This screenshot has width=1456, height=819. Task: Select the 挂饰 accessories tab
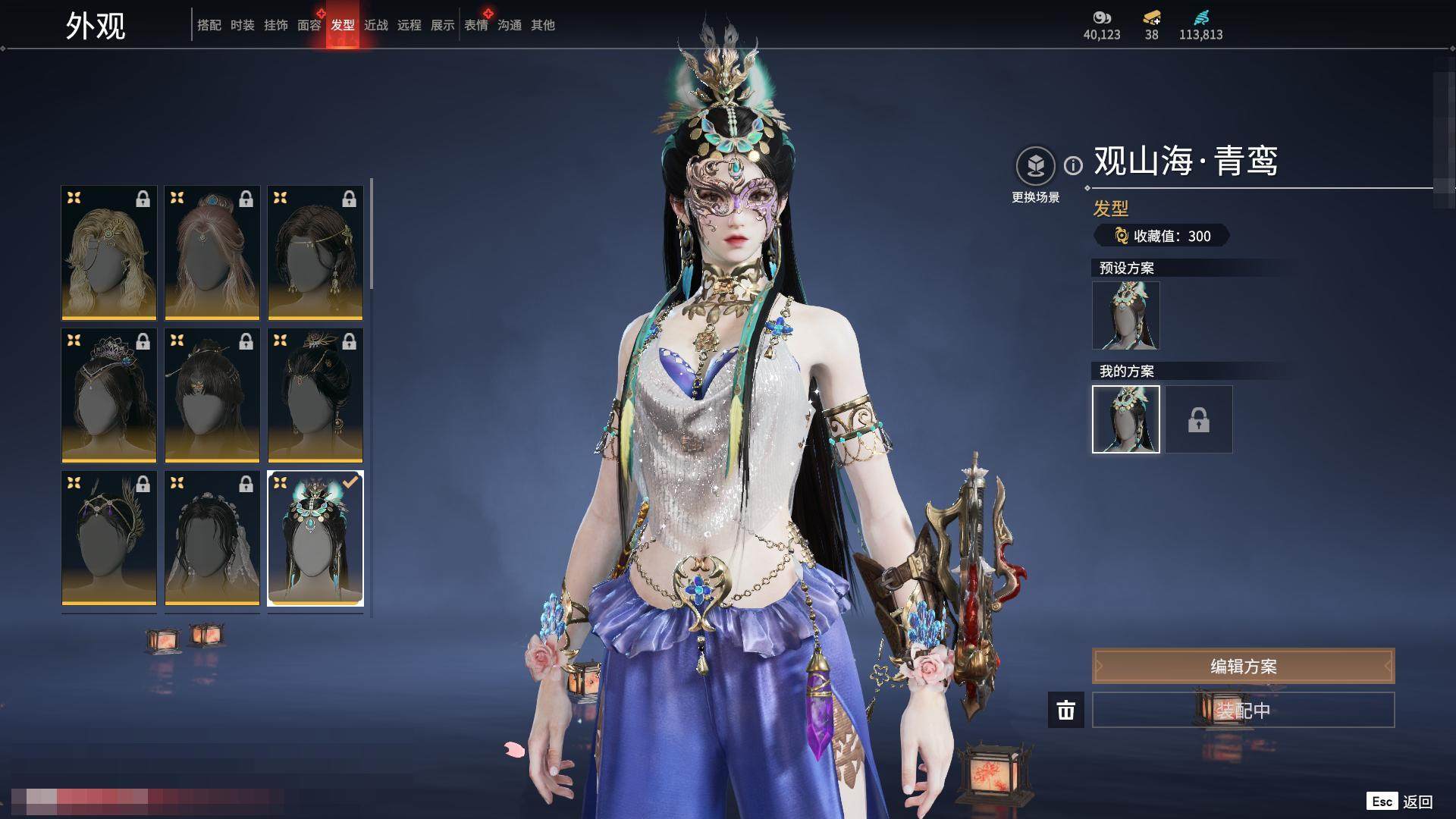[275, 25]
